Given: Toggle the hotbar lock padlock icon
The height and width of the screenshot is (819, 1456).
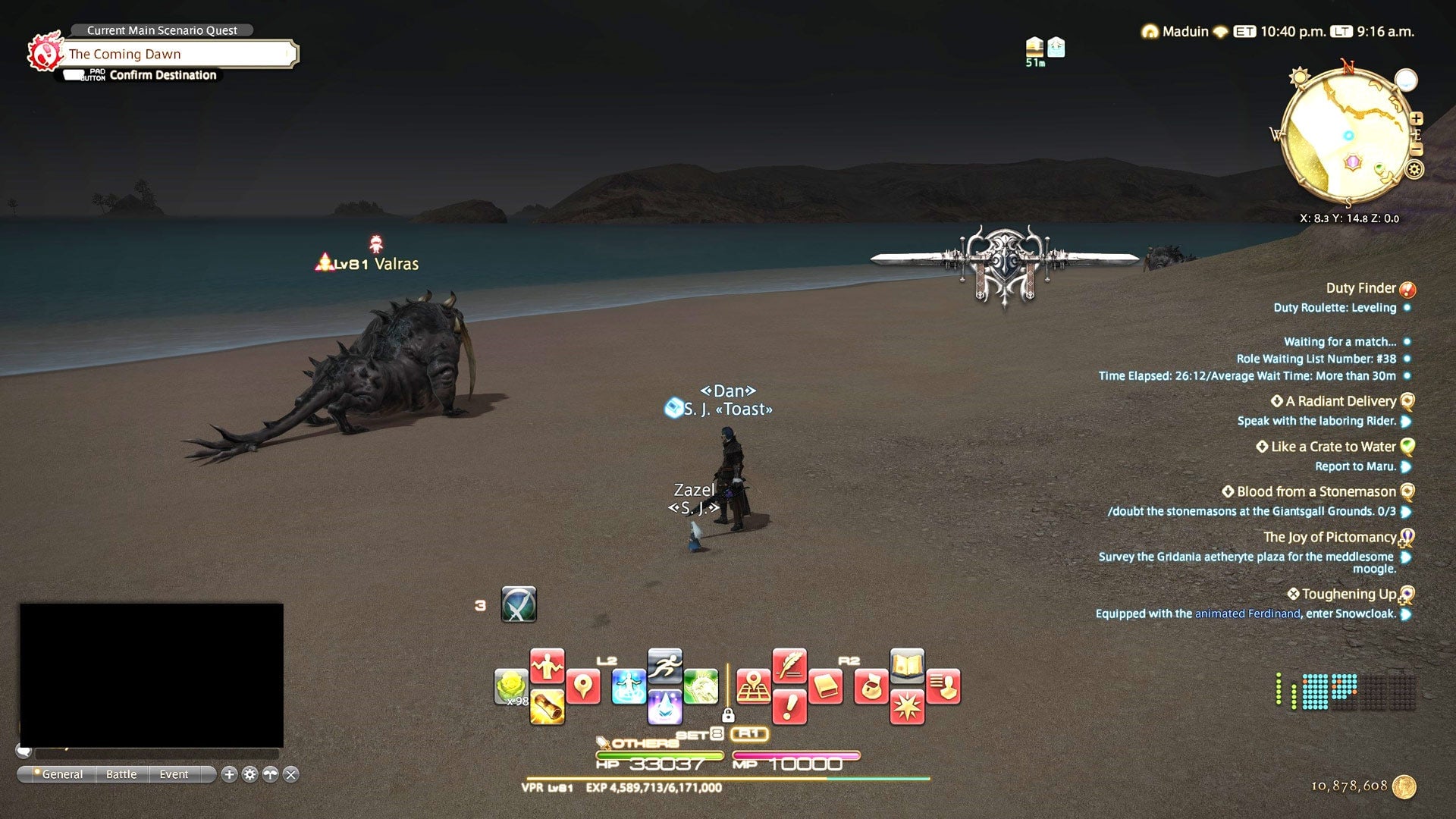Looking at the screenshot, I should [728, 716].
